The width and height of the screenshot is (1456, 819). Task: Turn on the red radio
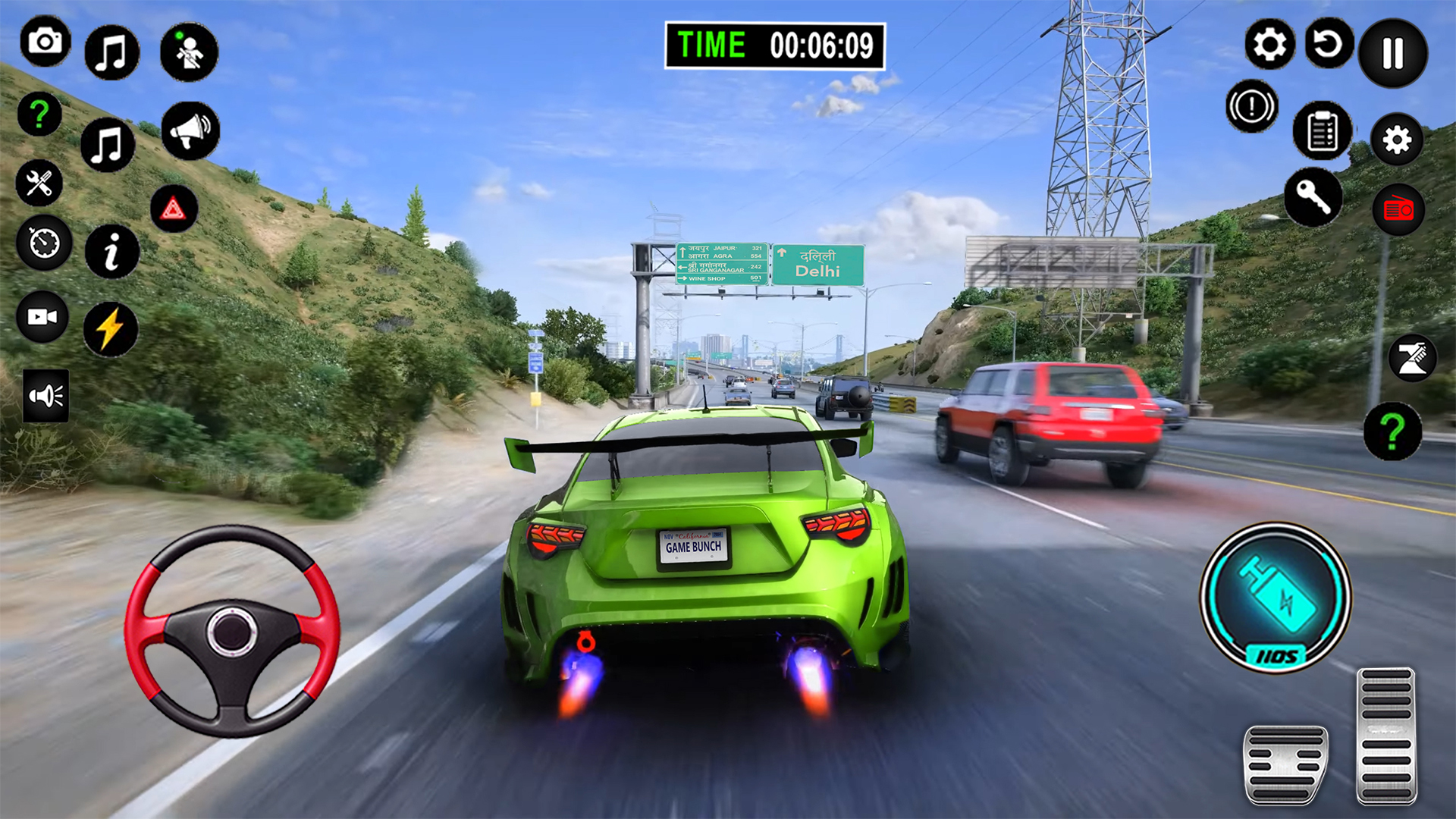point(1398,209)
